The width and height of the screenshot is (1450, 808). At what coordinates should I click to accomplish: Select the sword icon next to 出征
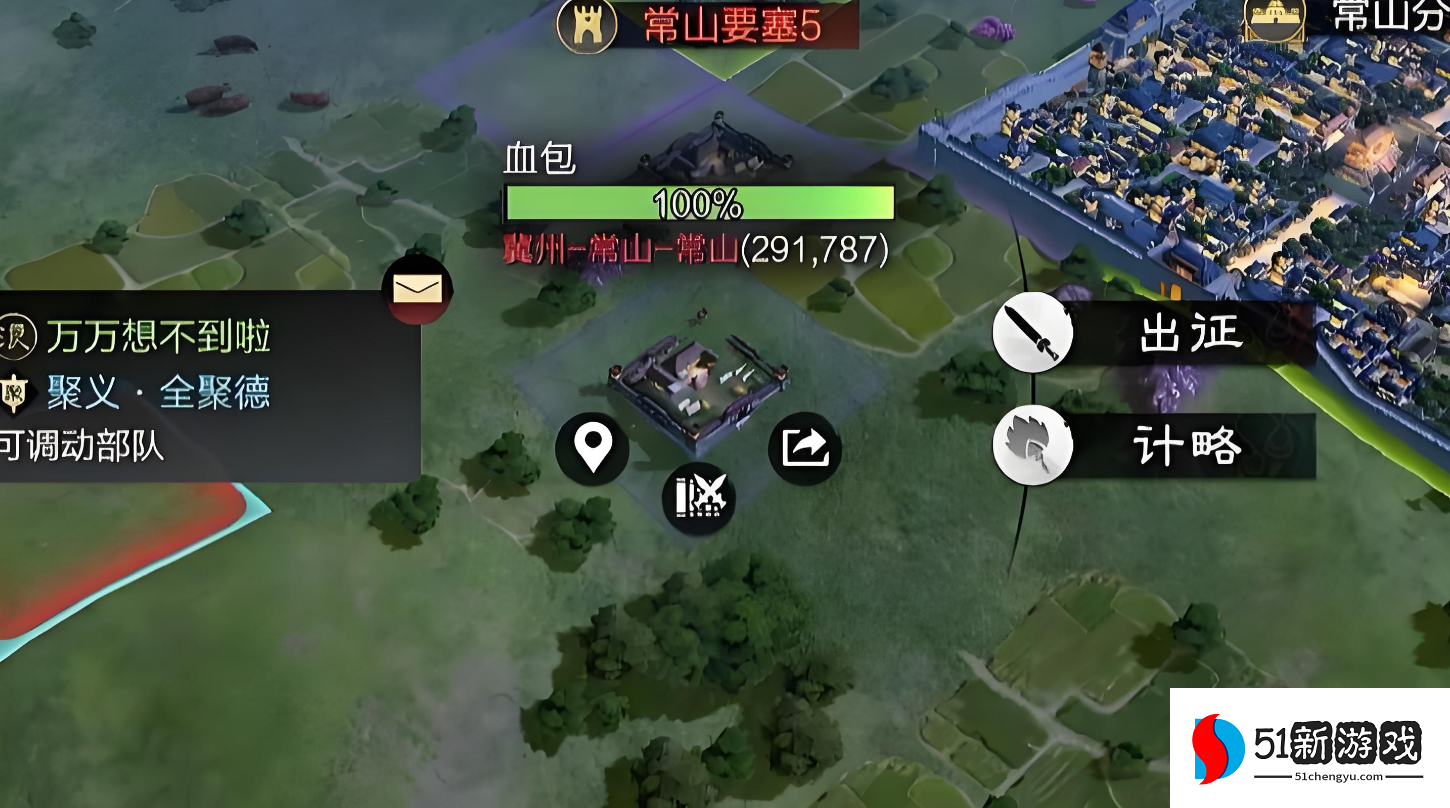pyautogui.click(x=1034, y=333)
